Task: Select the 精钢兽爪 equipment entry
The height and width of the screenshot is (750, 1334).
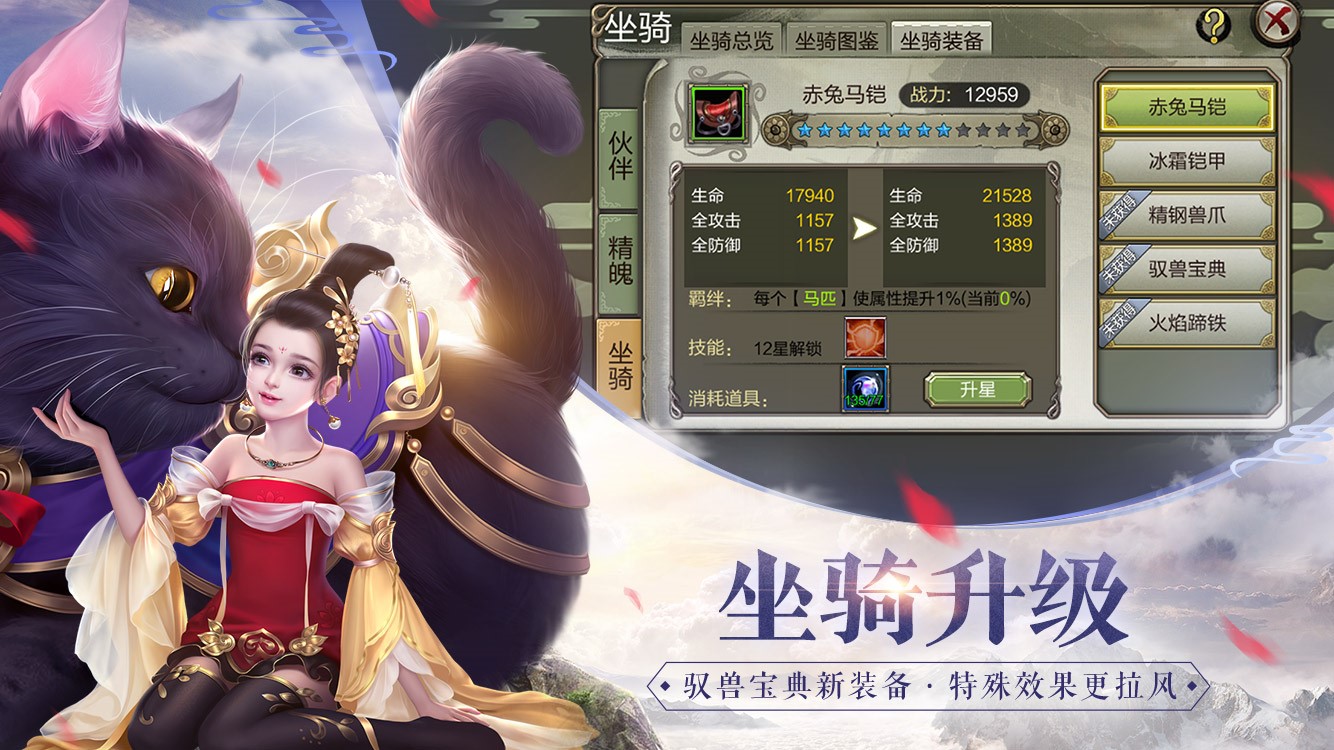Action: 1187,215
